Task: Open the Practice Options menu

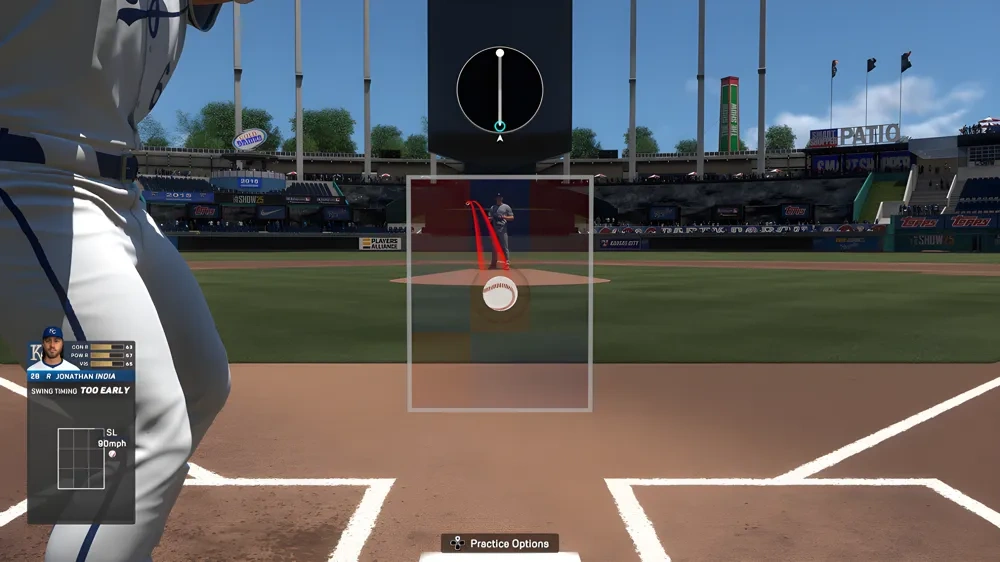Action: click(x=500, y=544)
